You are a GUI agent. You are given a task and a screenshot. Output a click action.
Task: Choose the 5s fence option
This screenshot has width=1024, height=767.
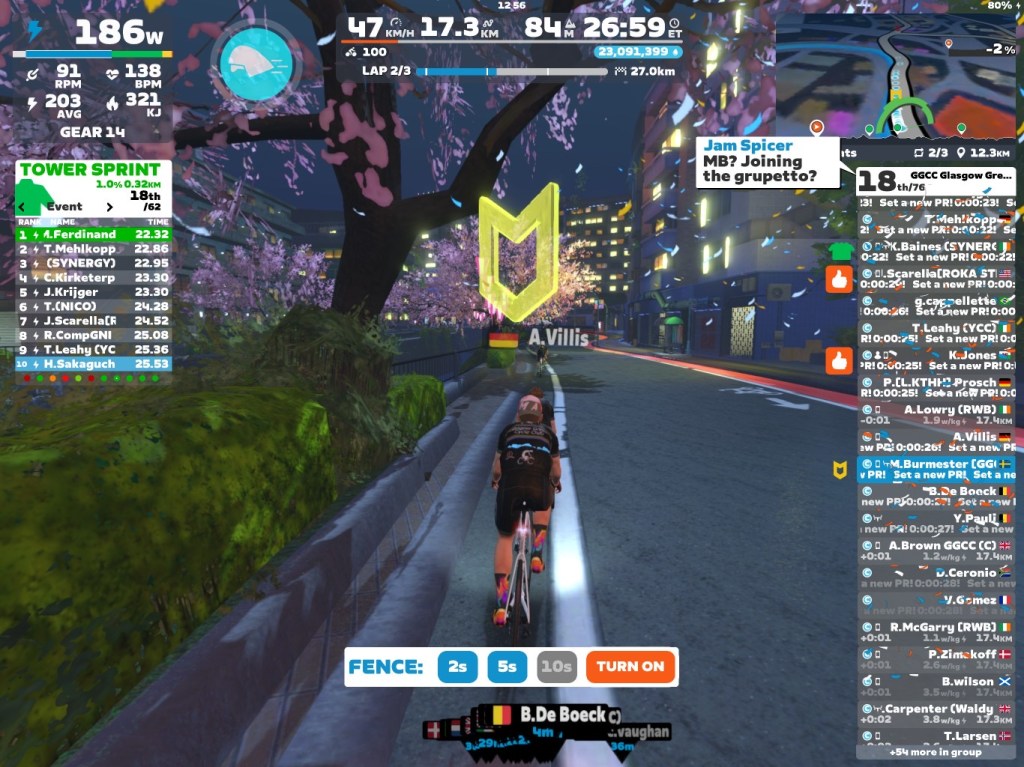point(508,667)
